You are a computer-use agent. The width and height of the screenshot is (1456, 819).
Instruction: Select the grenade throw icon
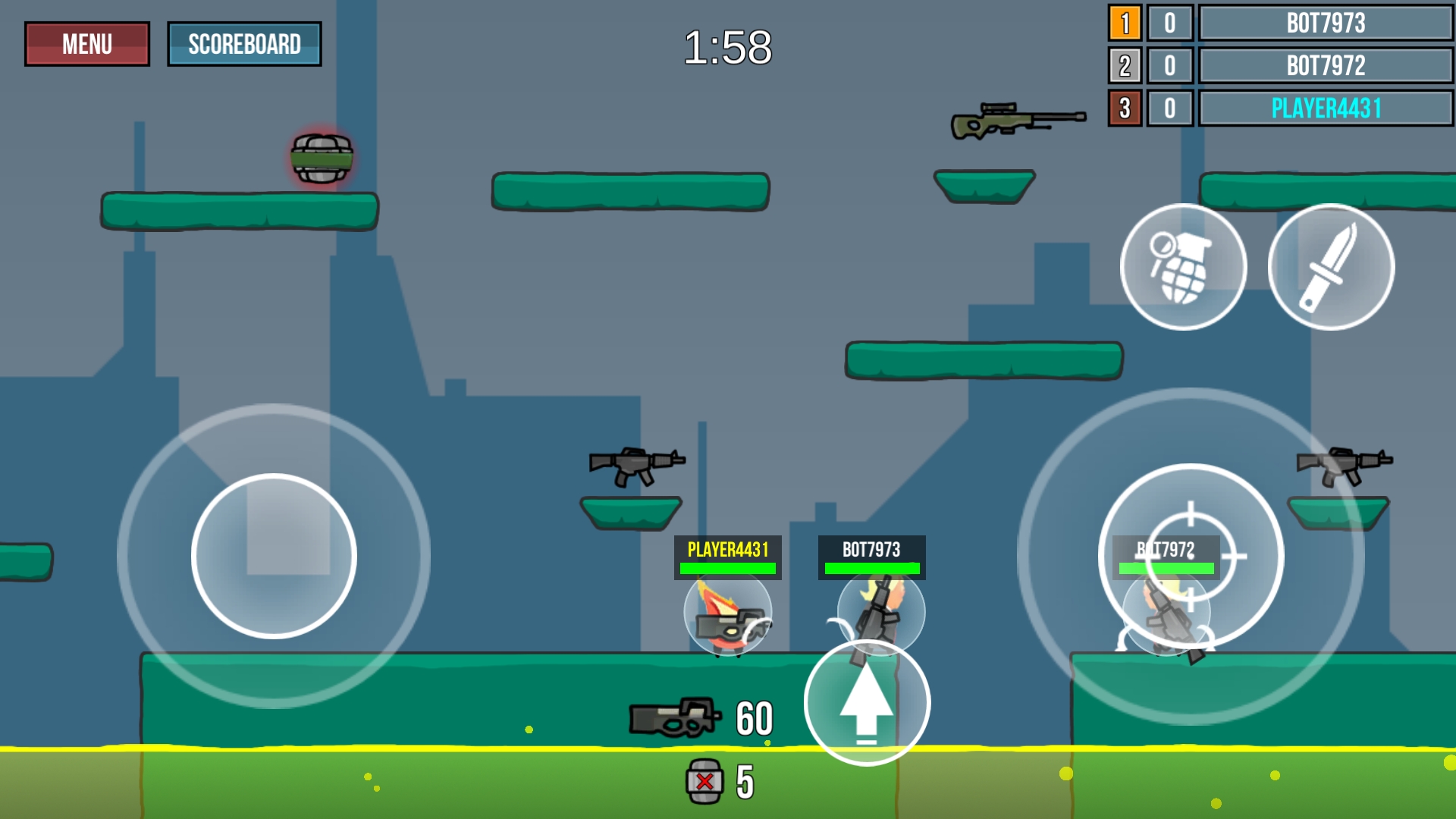1182,266
